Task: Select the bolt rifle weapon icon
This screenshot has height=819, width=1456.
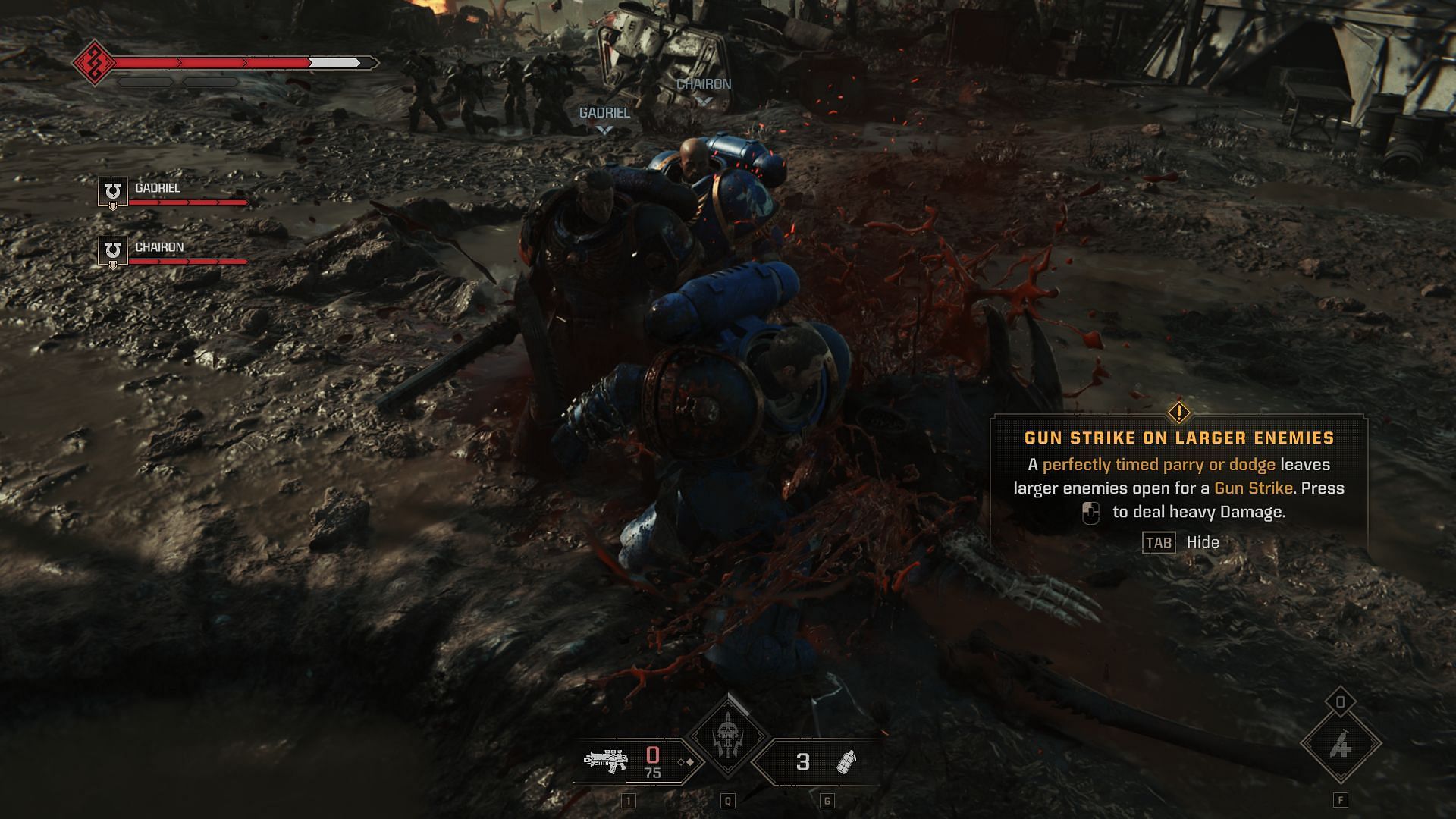Action: coord(605,760)
